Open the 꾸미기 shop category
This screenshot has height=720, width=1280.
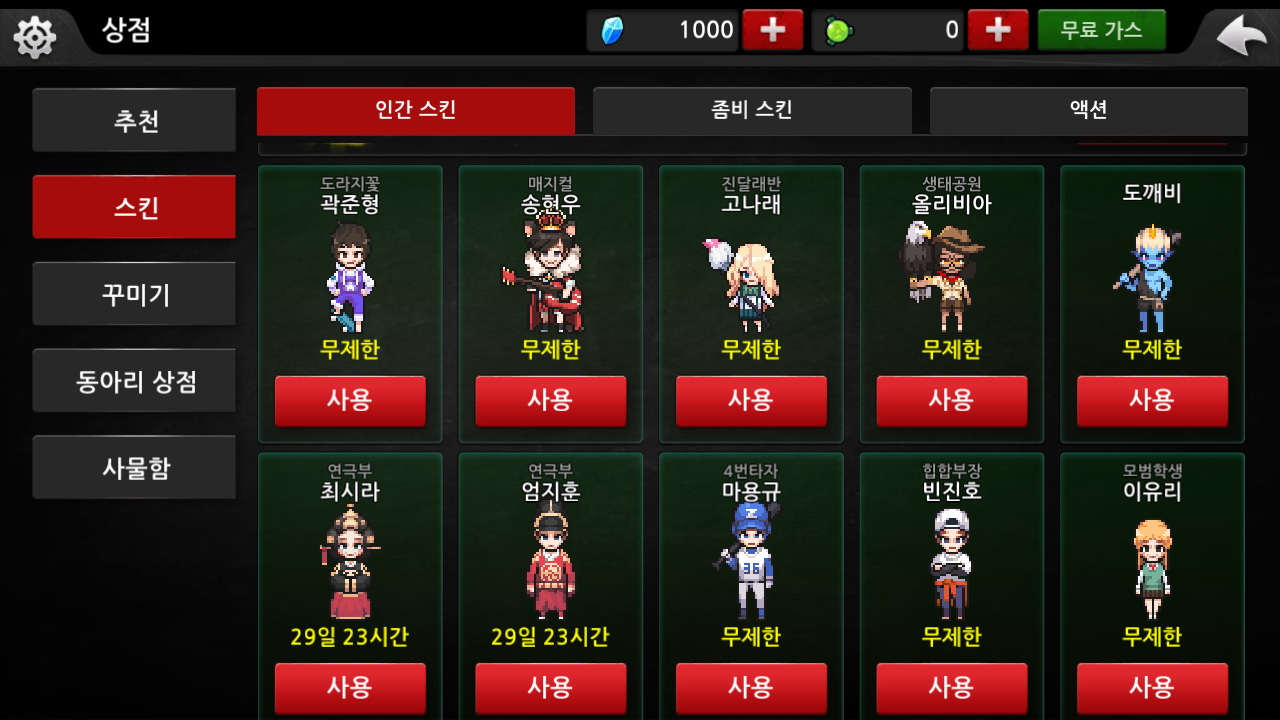point(134,294)
